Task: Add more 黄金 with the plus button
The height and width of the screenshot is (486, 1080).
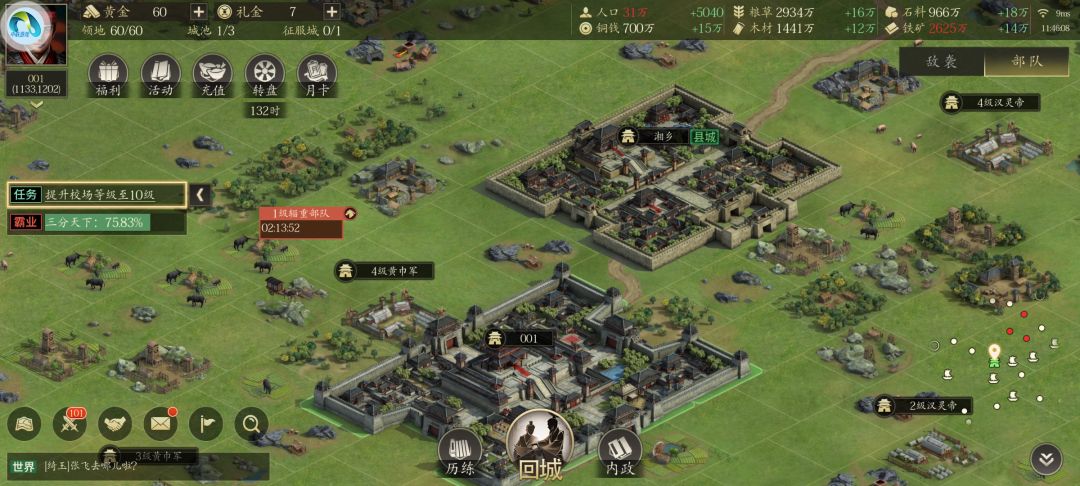Action: (199, 12)
